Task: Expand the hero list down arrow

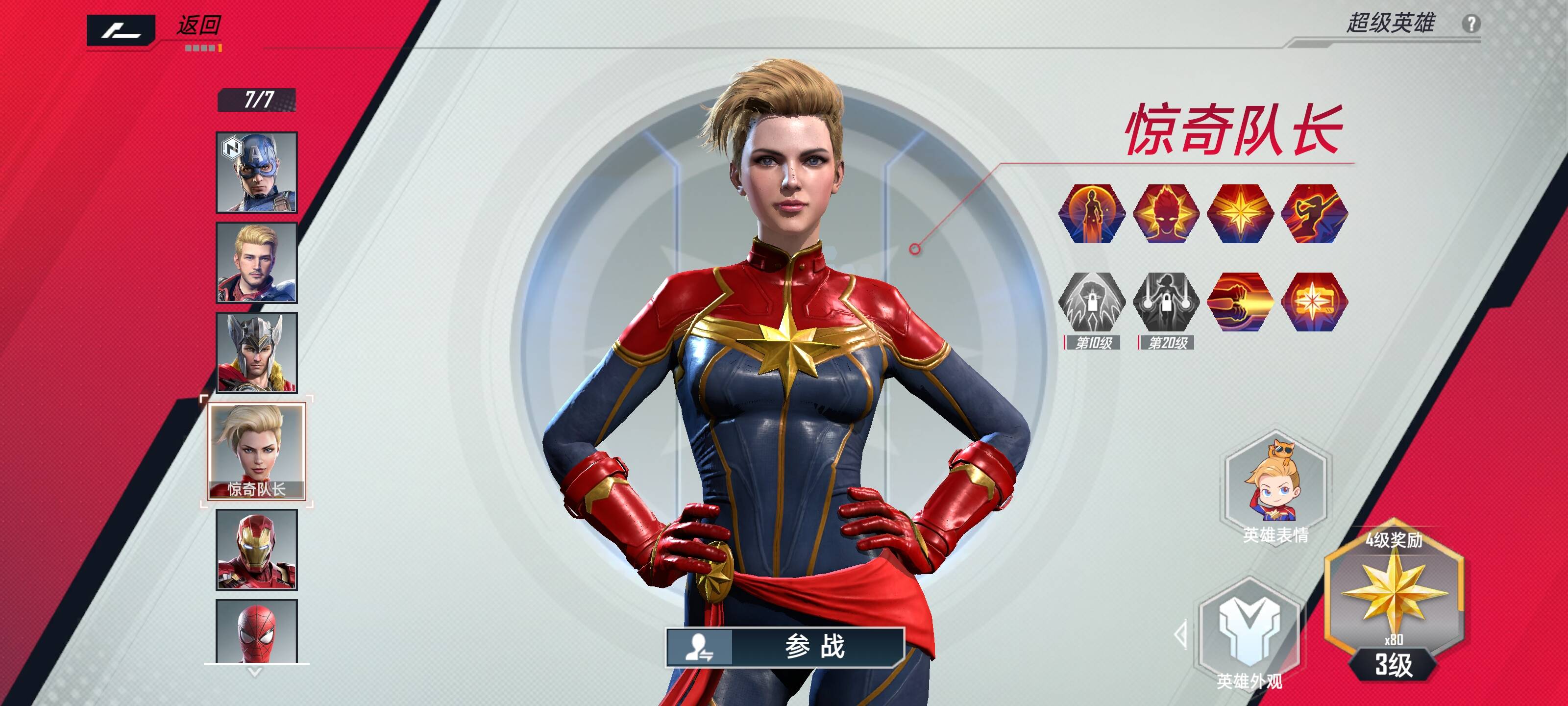Action: click(255, 673)
